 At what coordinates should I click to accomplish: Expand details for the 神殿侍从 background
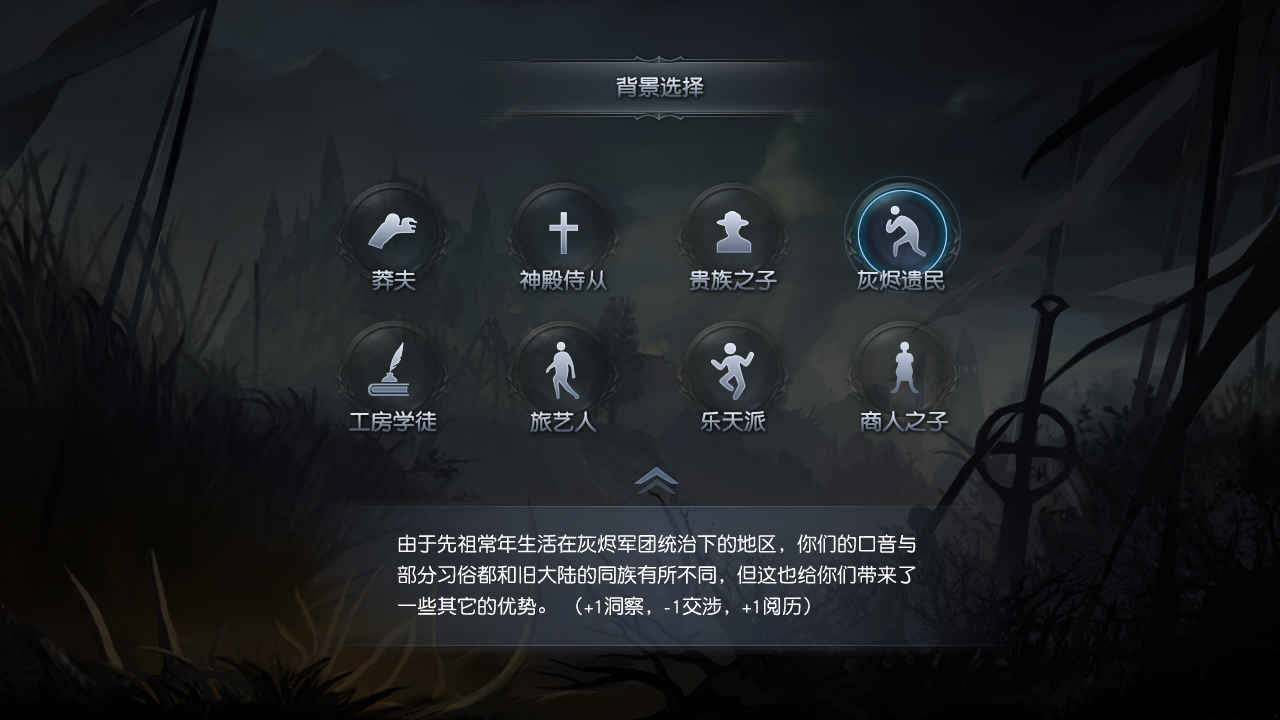pyautogui.click(x=564, y=233)
